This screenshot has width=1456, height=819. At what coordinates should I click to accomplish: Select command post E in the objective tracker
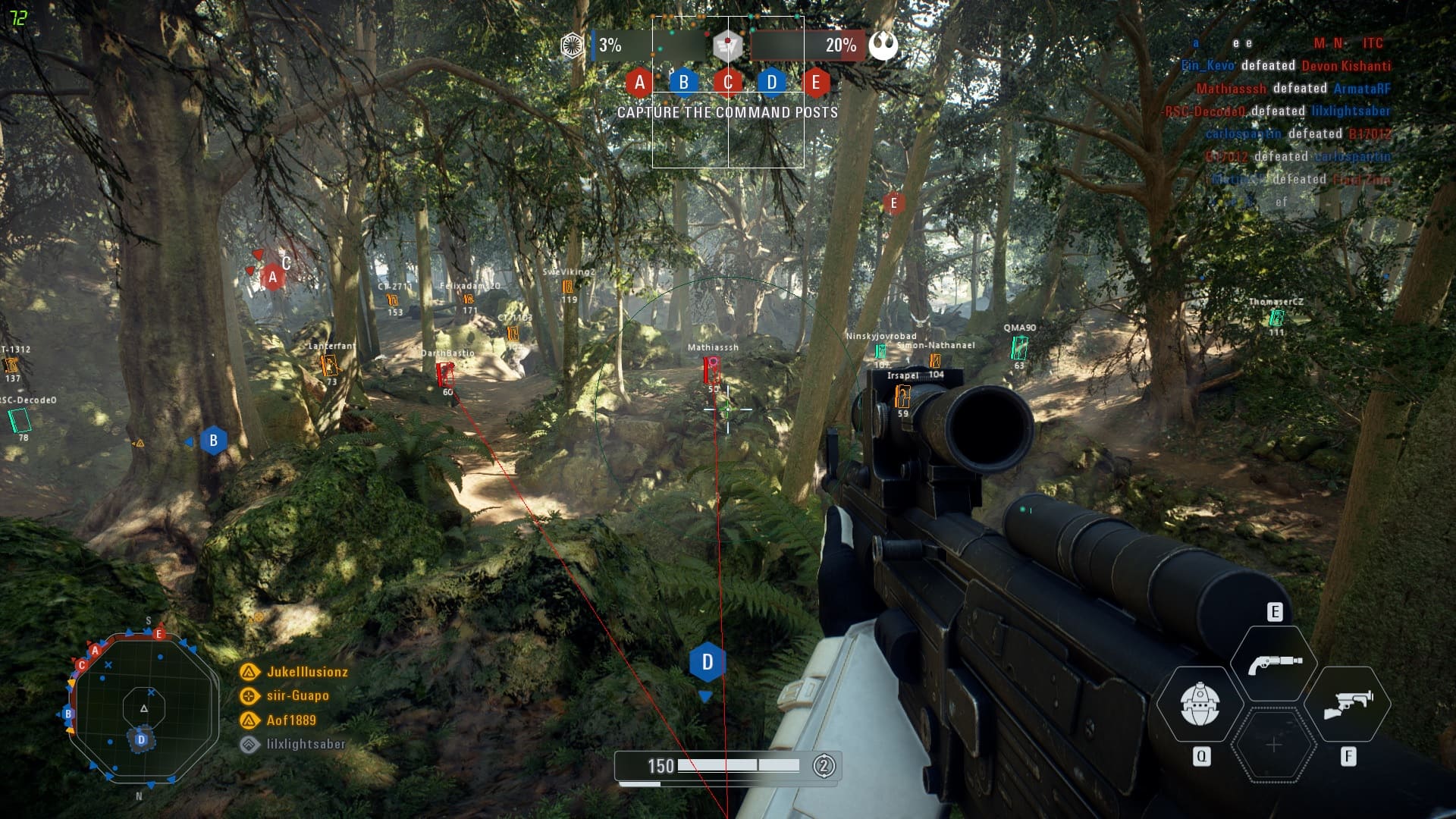[x=816, y=82]
